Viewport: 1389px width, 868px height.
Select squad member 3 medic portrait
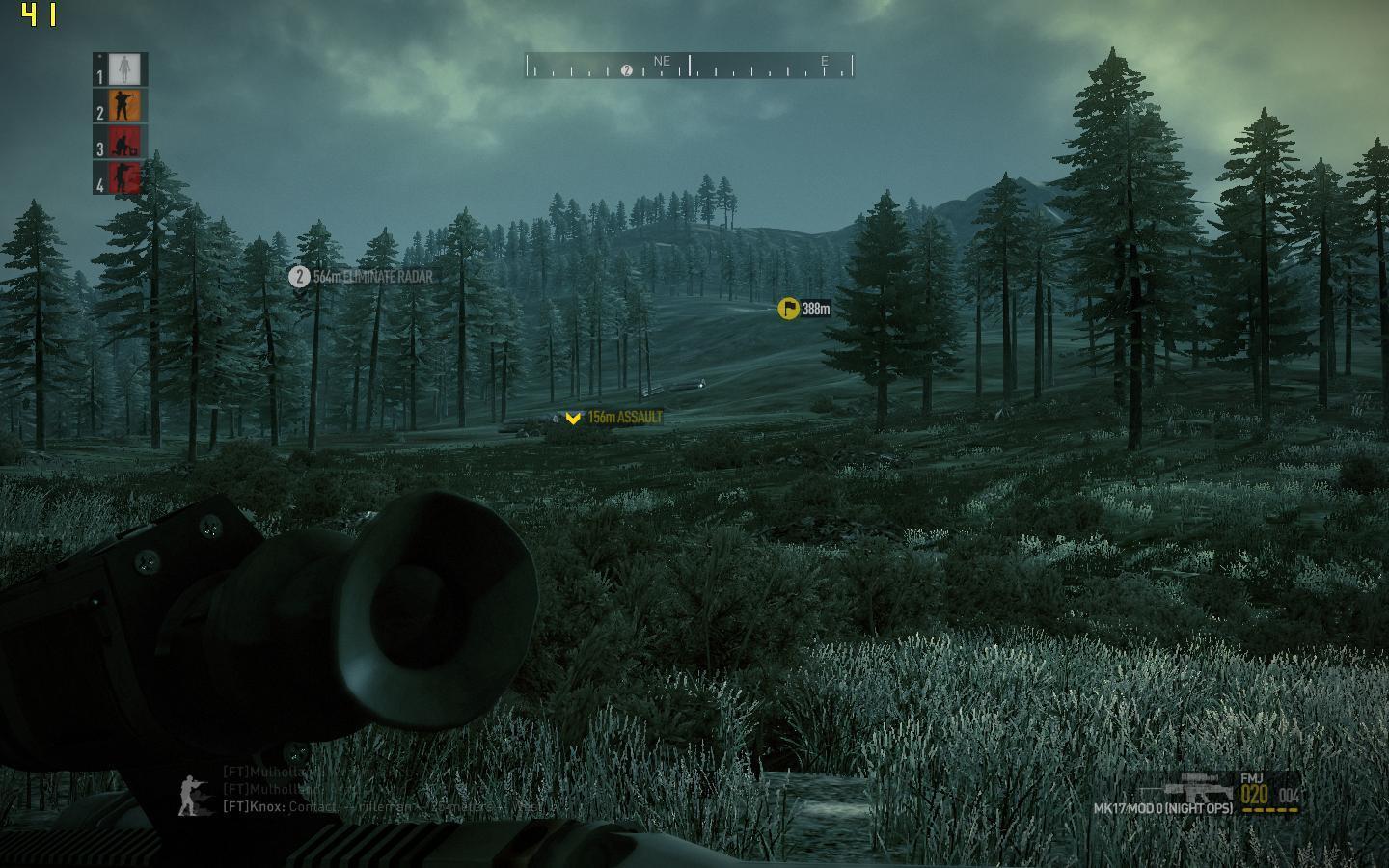(x=124, y=143)
